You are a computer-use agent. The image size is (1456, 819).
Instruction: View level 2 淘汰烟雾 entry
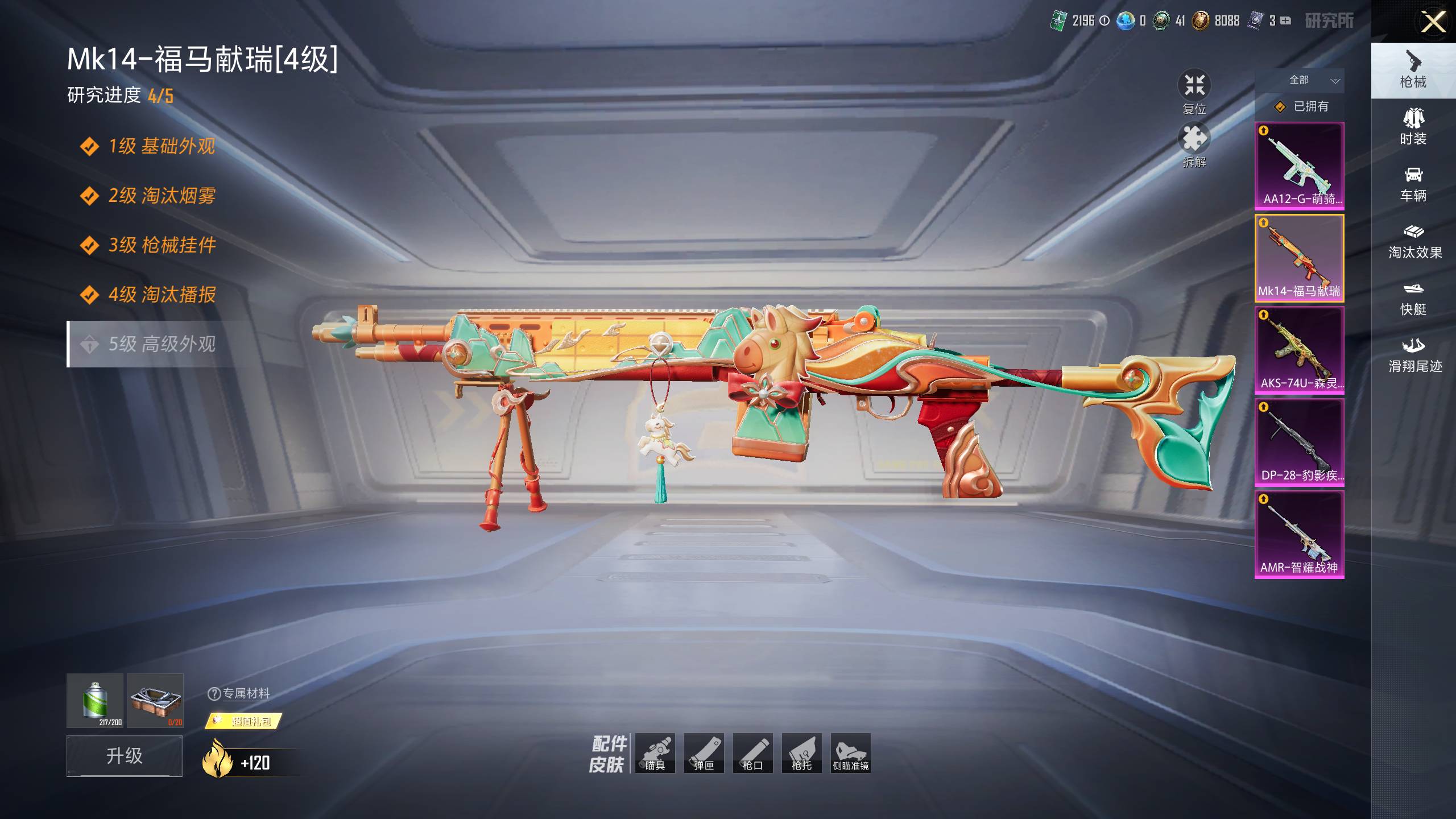162,196
